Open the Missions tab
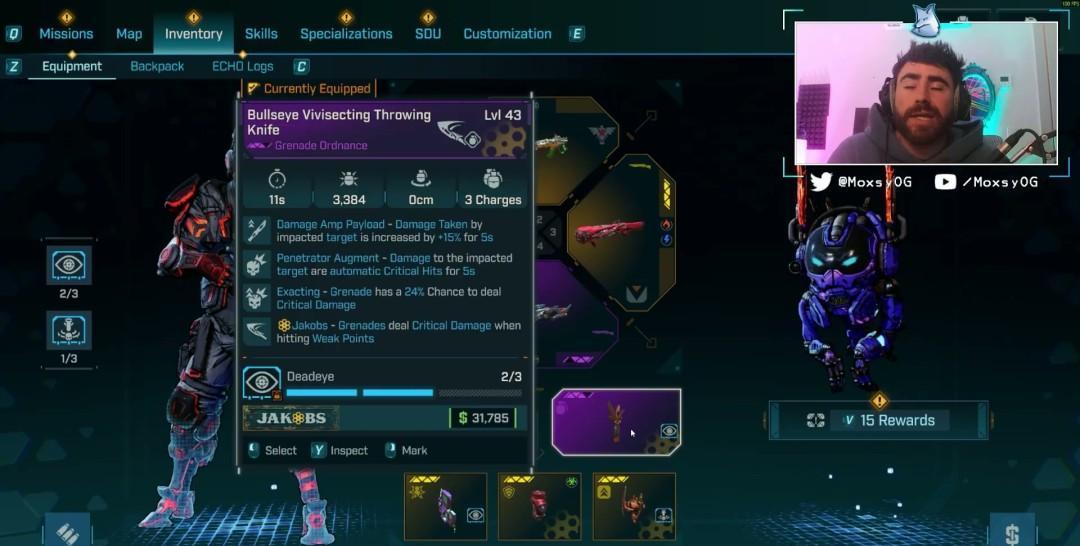1080x546 pixels. click(66, 34)
